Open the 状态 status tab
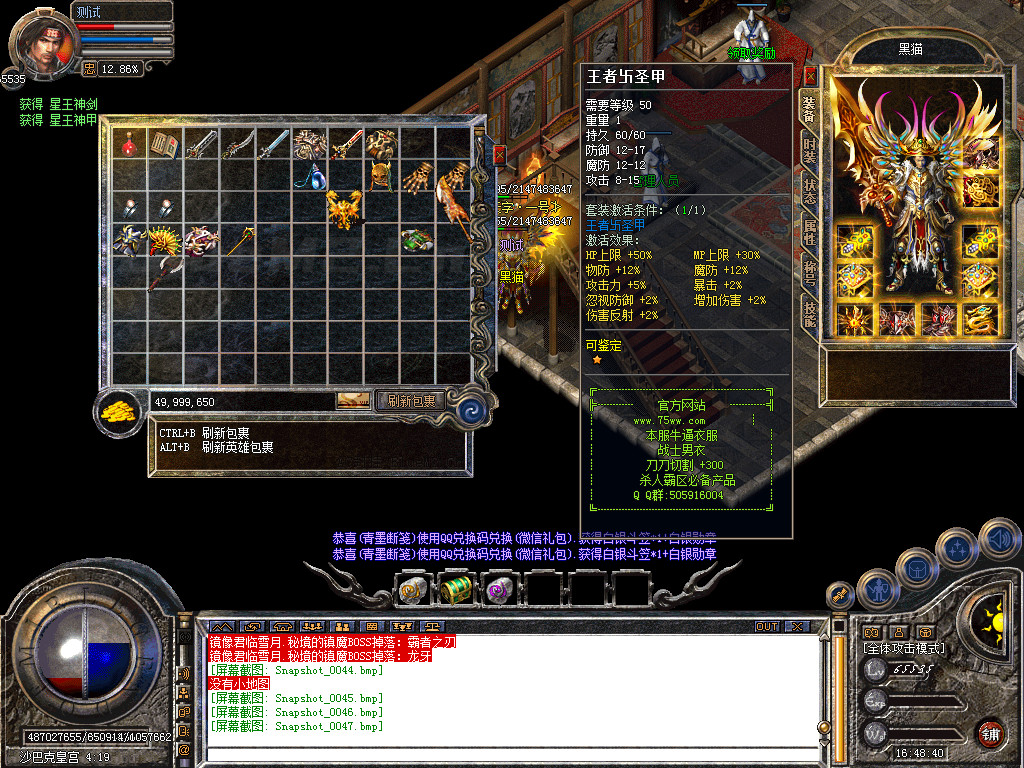Image resolution: width=1024 pixels, height=768 pixels. [x=809, y=190]
